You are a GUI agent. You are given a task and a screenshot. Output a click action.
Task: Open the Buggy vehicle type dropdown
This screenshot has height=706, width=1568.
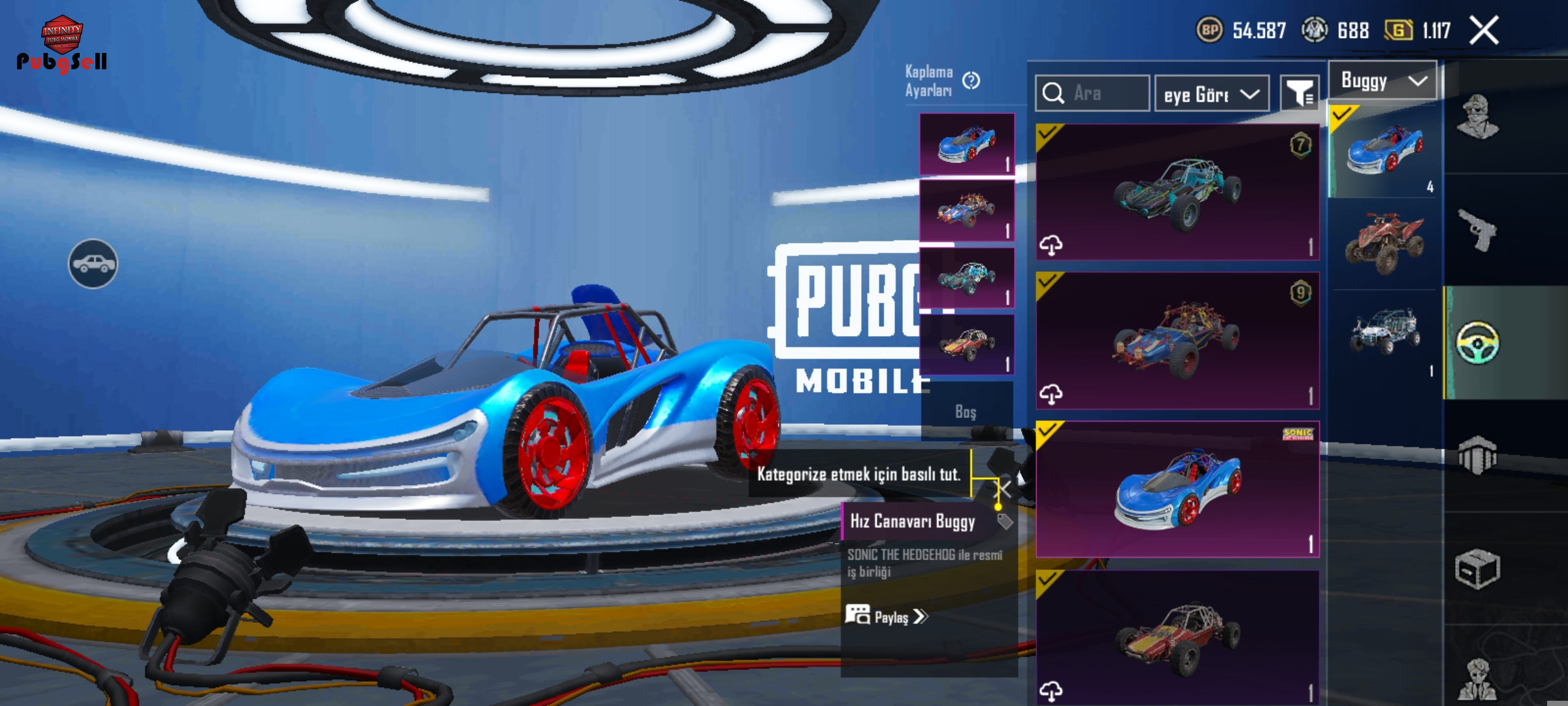[x=1382, y=81]
